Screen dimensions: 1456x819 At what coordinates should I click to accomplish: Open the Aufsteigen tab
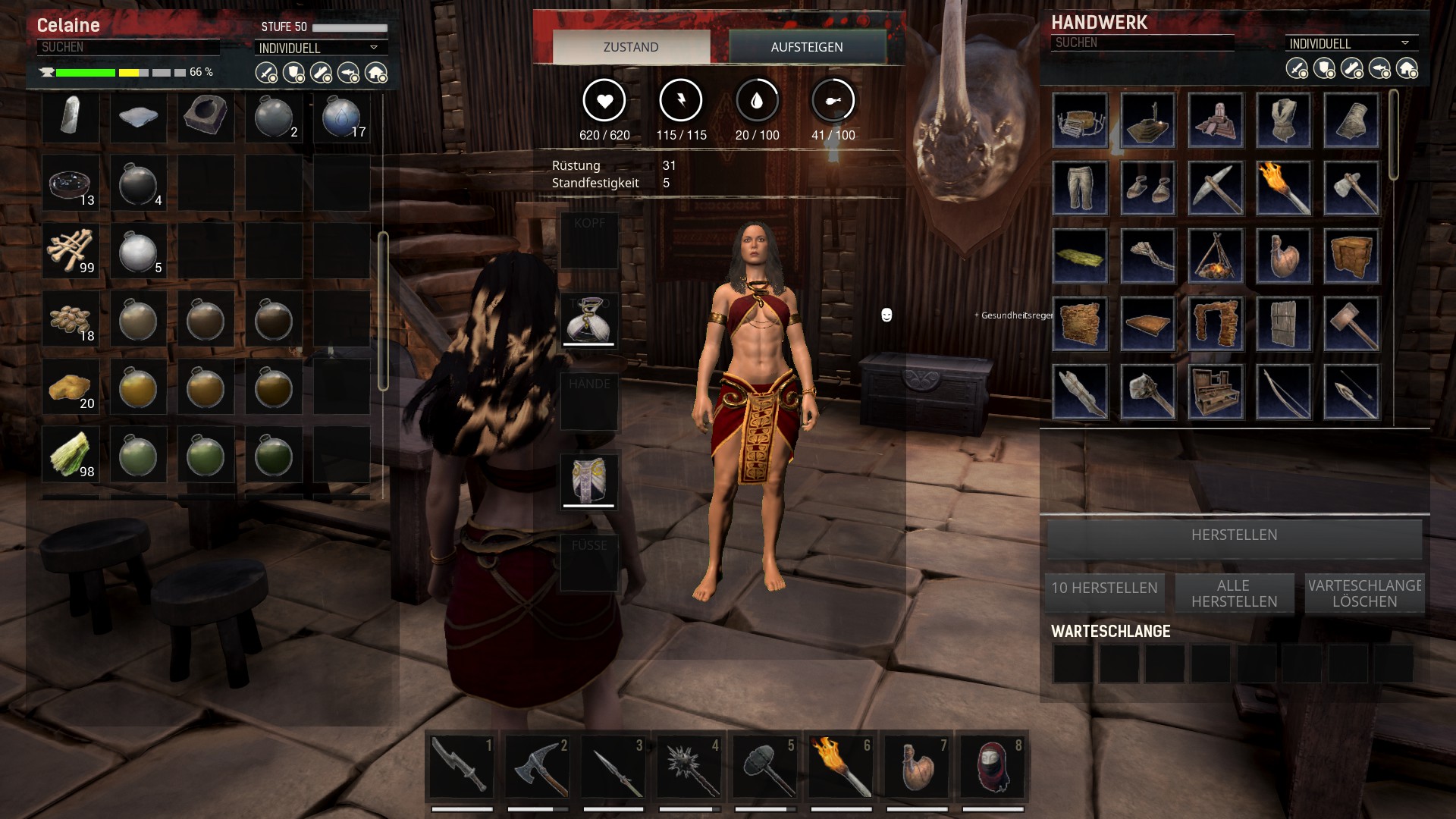pyautogui.click(x=807, y=47)
